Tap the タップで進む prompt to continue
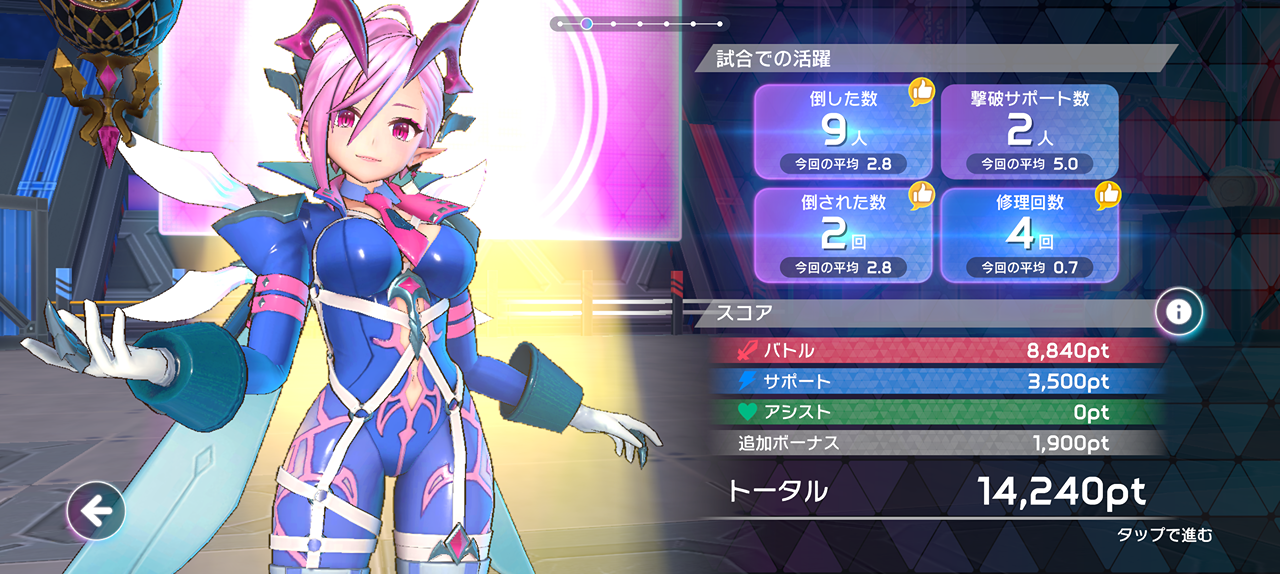This screenshot has width=1280, height=574. 1164,535
